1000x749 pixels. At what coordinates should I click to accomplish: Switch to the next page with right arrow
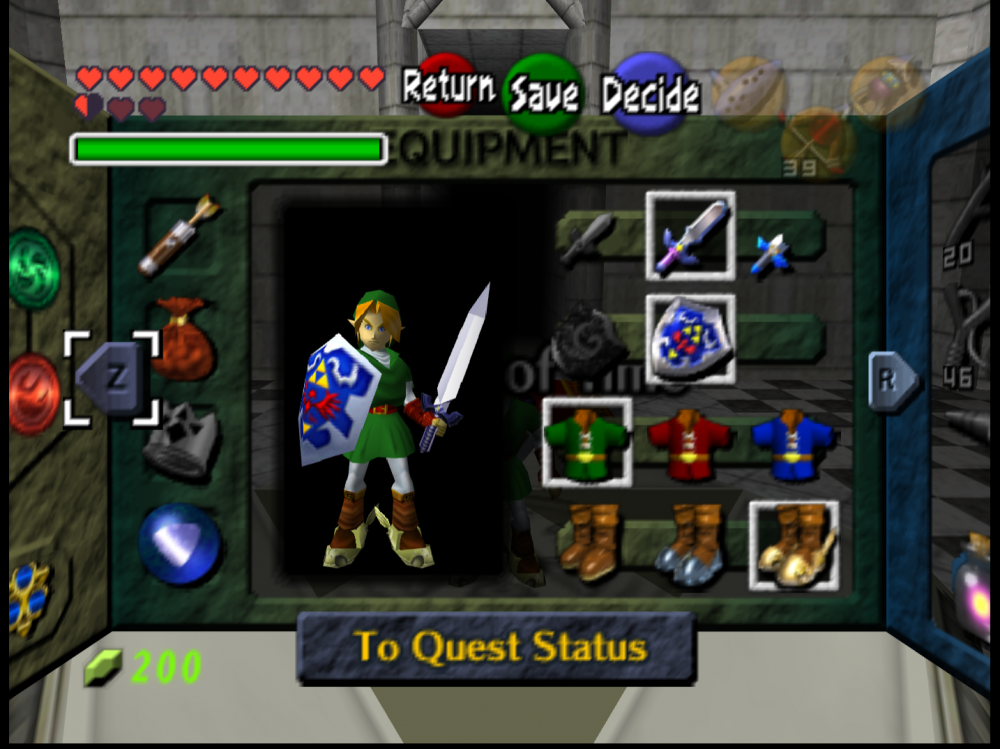click(x=890, y=381)
